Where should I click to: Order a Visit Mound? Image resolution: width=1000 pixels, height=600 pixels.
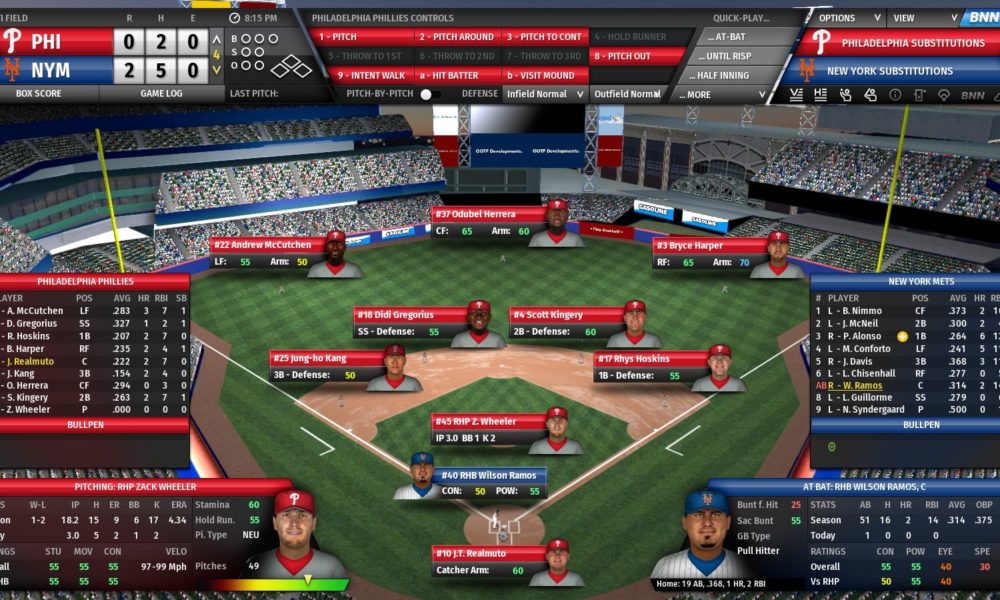pos(543,75)
